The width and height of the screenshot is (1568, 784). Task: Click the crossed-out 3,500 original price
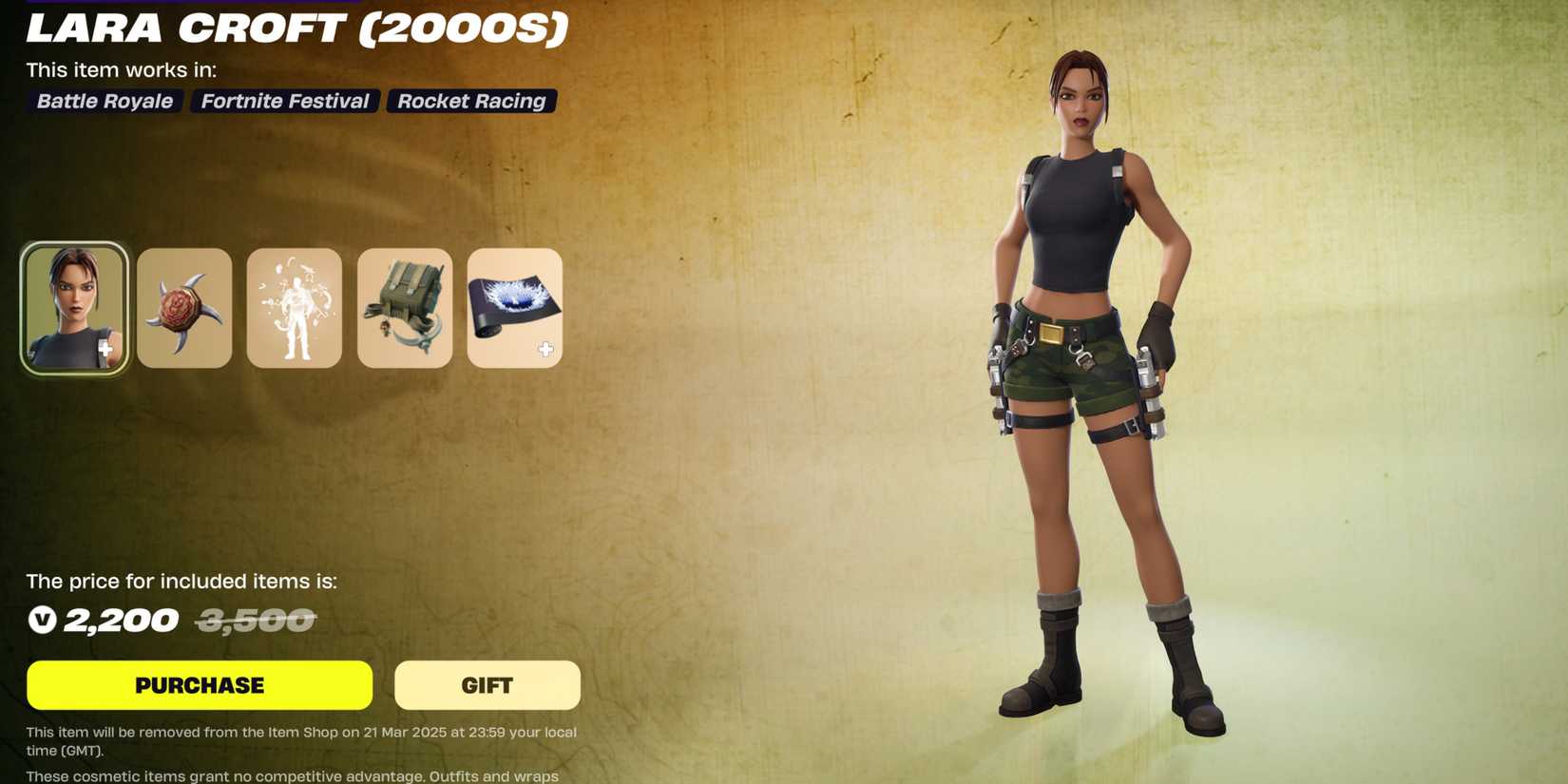(257, 620)
